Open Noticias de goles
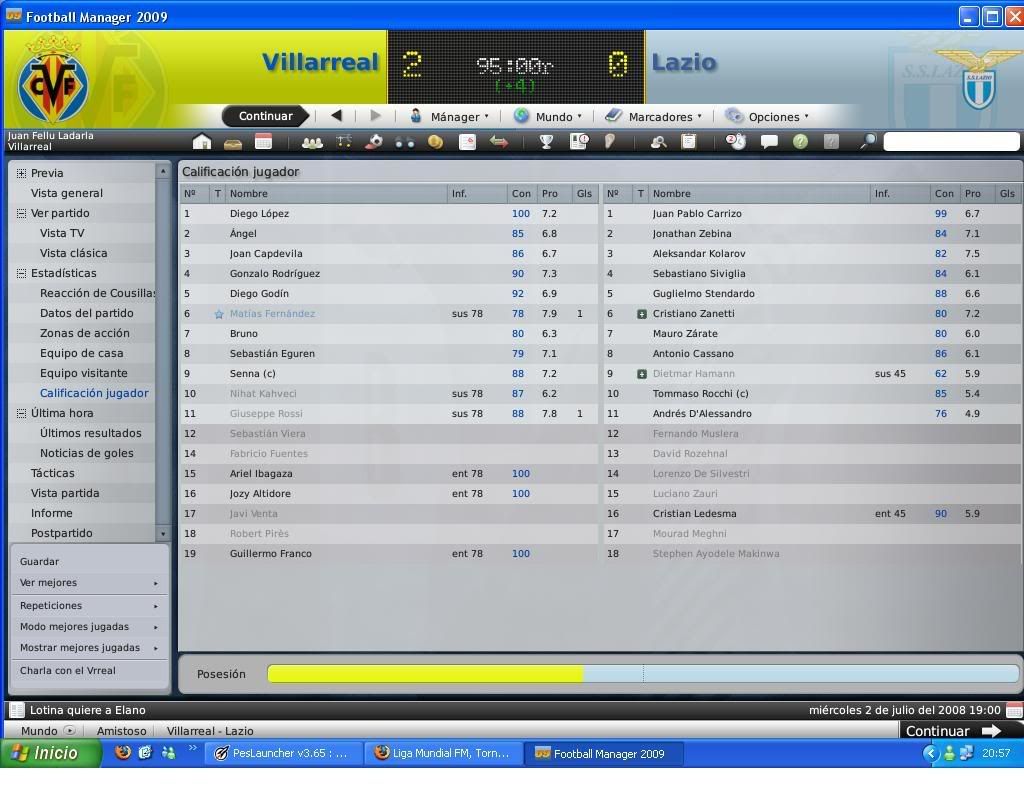The width and height of the screenshot is (1024, 791). (86, 453)
